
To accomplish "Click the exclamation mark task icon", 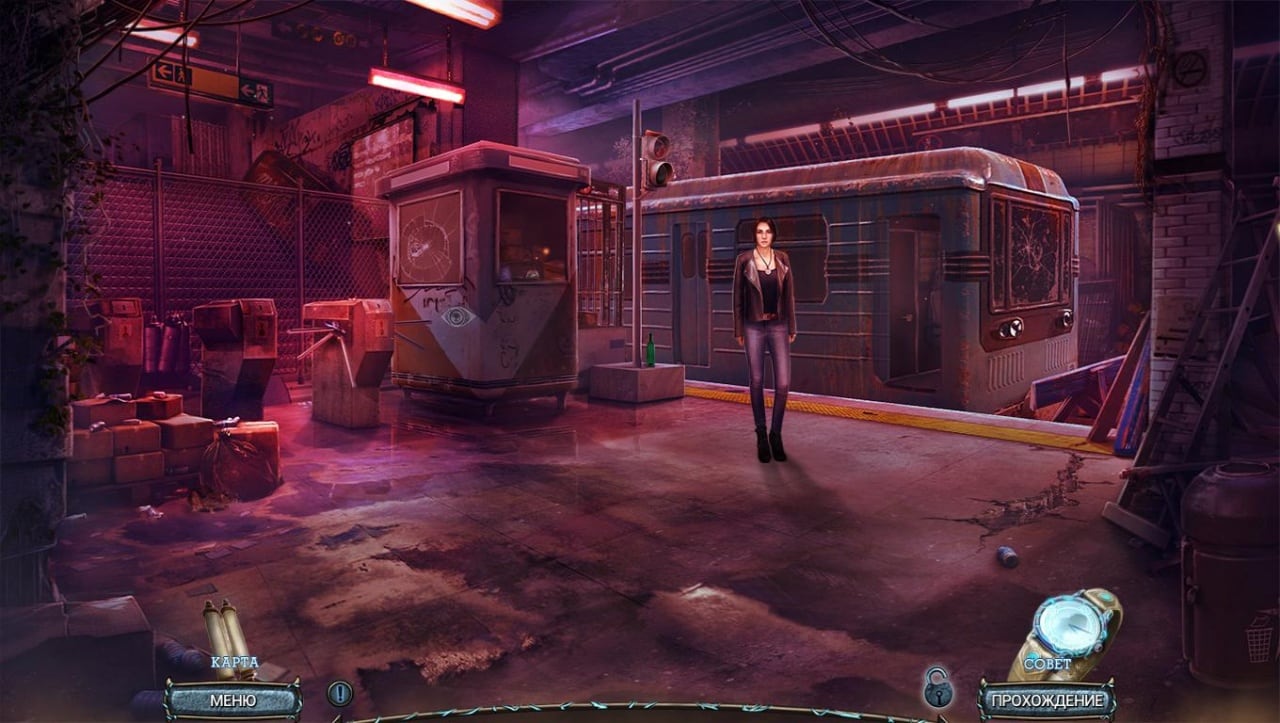I will (340, 693).
